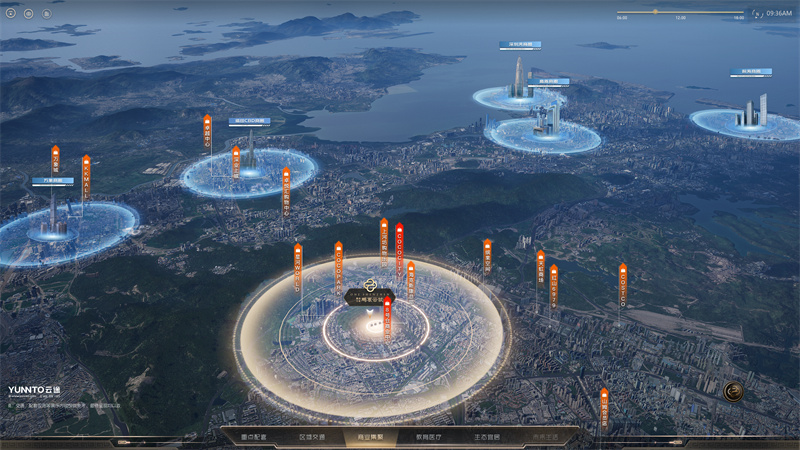Choose the 生态宜居 tab
The width and height of the screenshot is (800, 450).
pos(487,437)
